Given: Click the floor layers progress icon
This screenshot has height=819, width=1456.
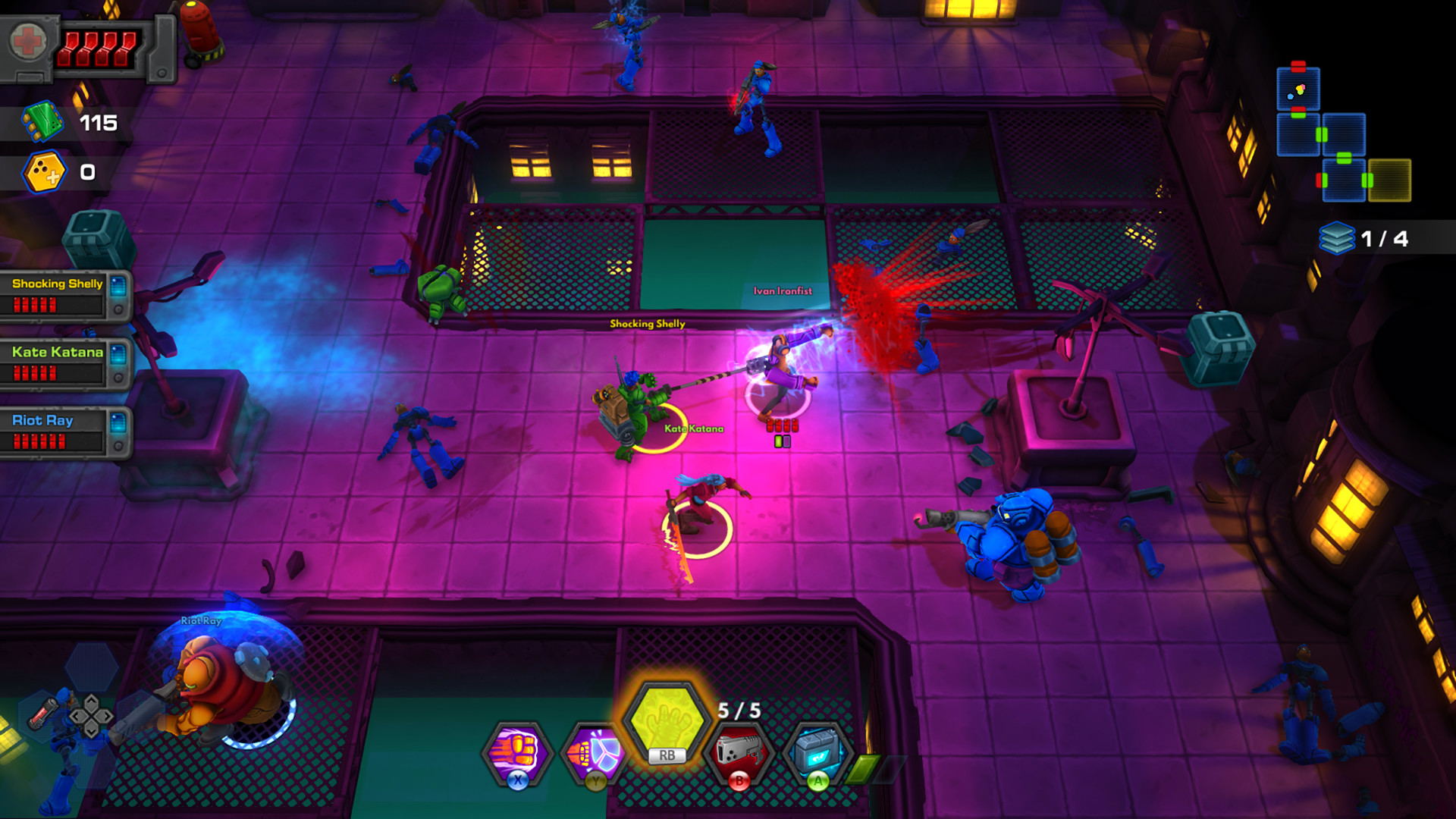Looking at the screenshot, I should coord(1336,238).
